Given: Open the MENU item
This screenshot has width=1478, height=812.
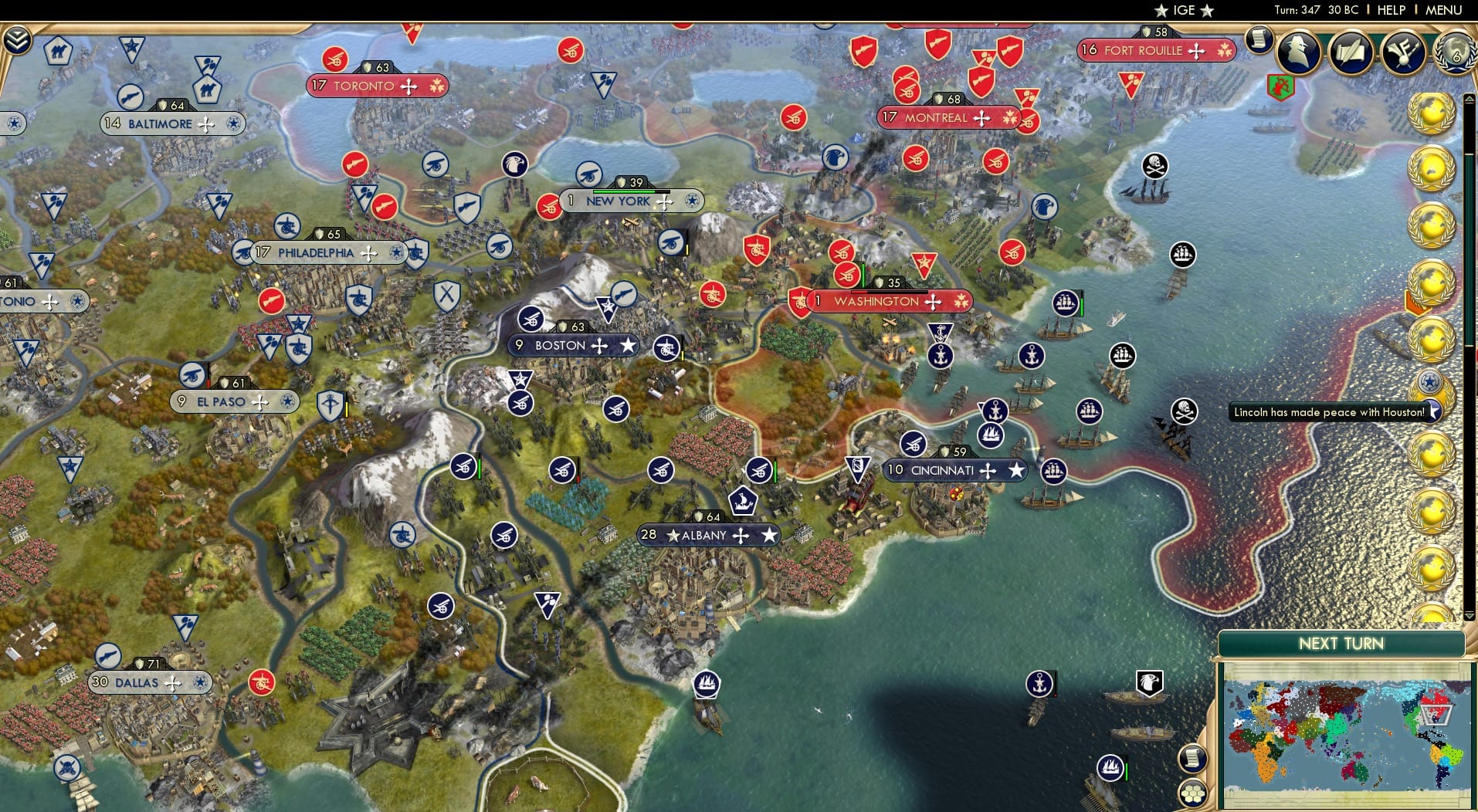Looking at the screenshot, I should (x=1446, y=10).
